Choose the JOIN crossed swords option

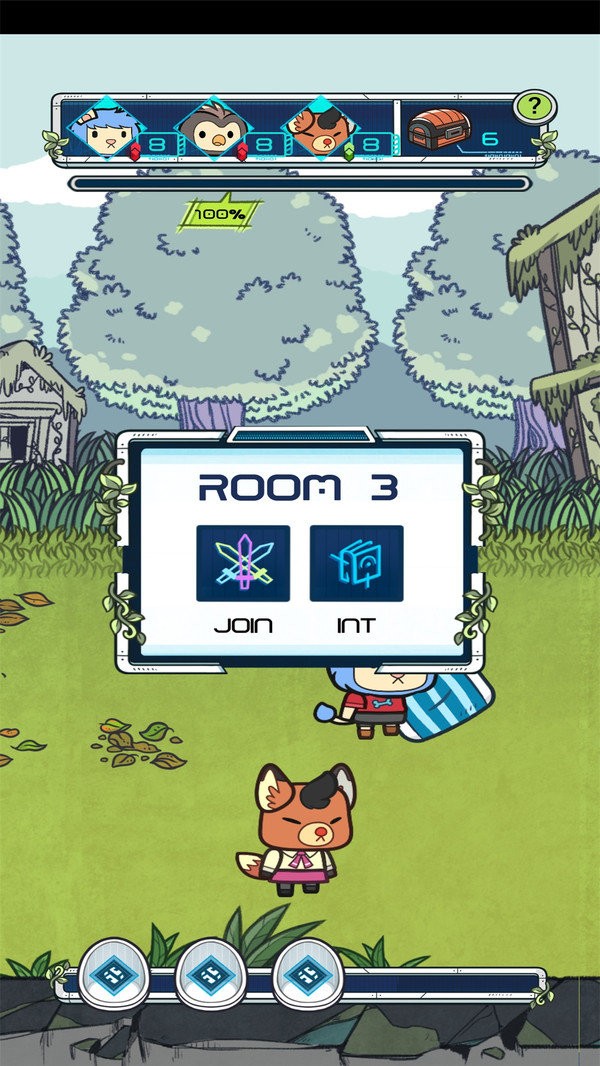243,564
